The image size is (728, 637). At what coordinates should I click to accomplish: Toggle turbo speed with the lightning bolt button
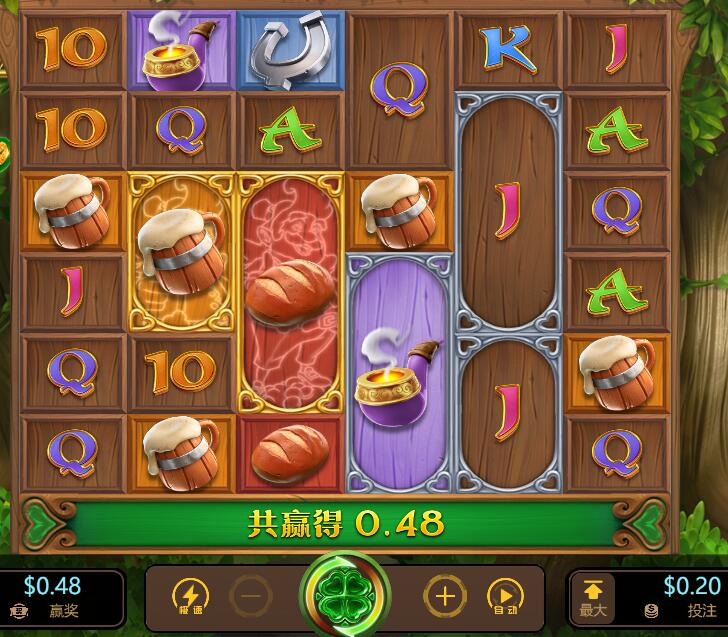[191, 597]
